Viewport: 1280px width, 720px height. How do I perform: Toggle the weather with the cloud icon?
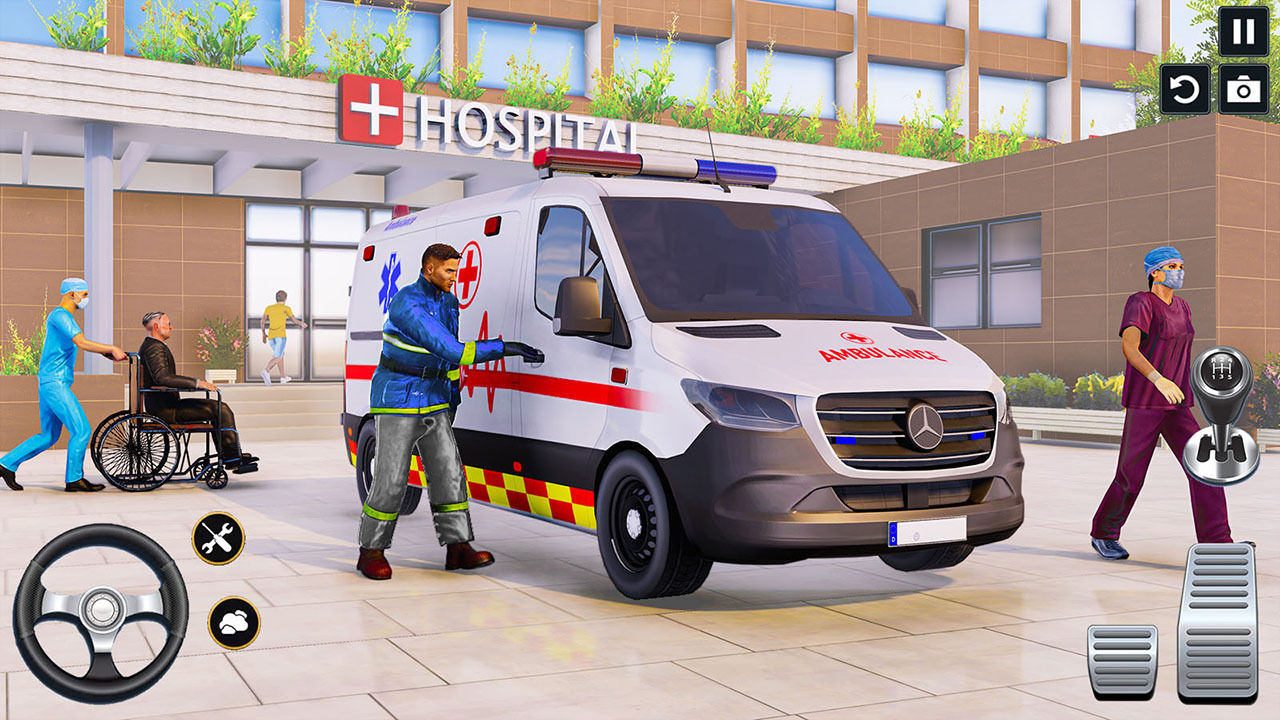233,624
